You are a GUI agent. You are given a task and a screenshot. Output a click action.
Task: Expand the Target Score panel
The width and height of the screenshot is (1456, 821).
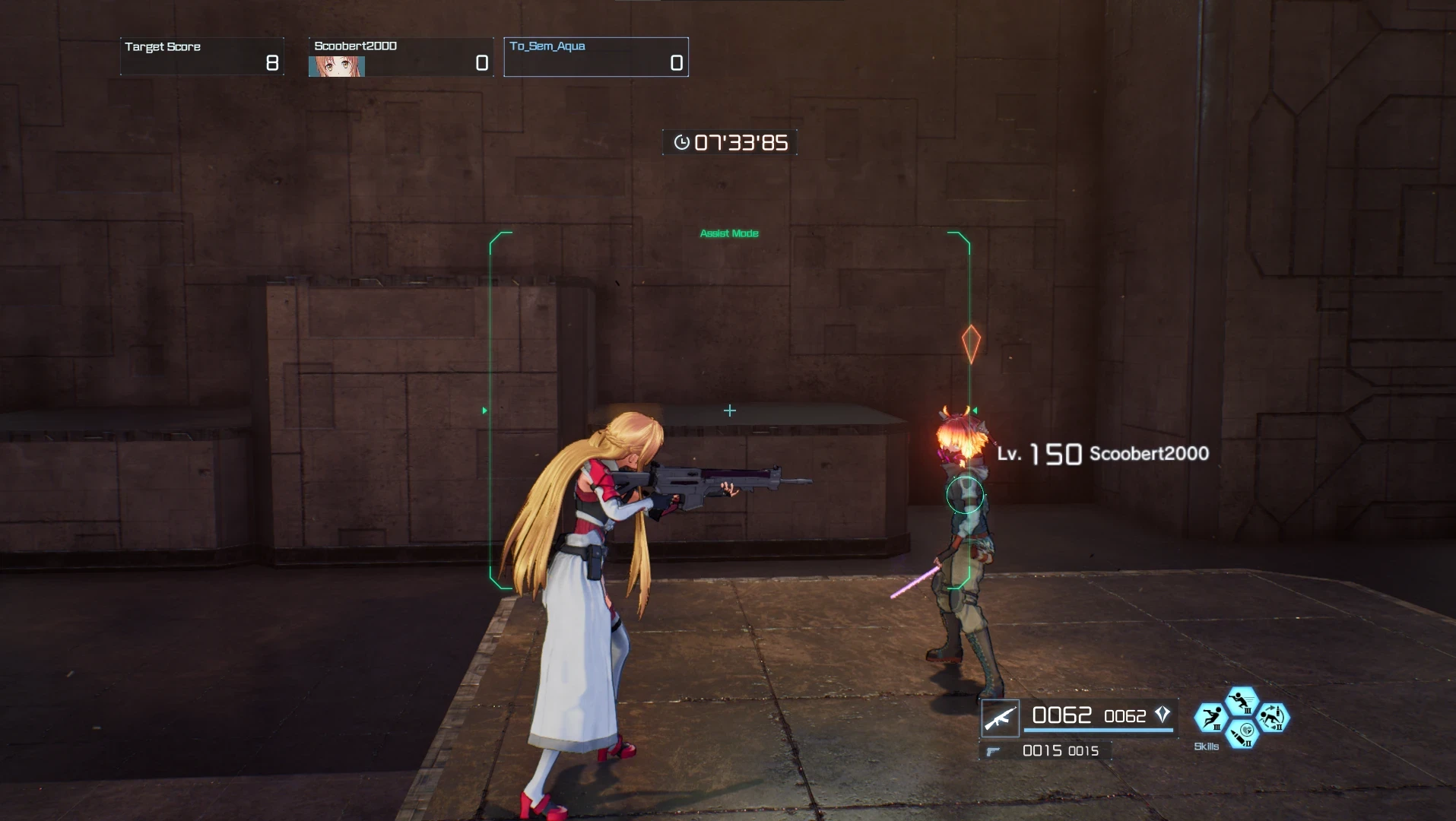click(201, 55)
